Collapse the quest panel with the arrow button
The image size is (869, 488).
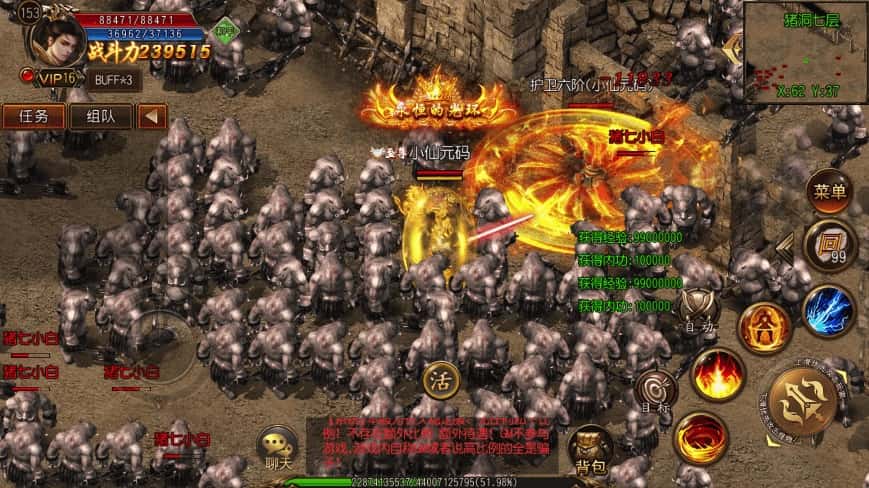152,115
